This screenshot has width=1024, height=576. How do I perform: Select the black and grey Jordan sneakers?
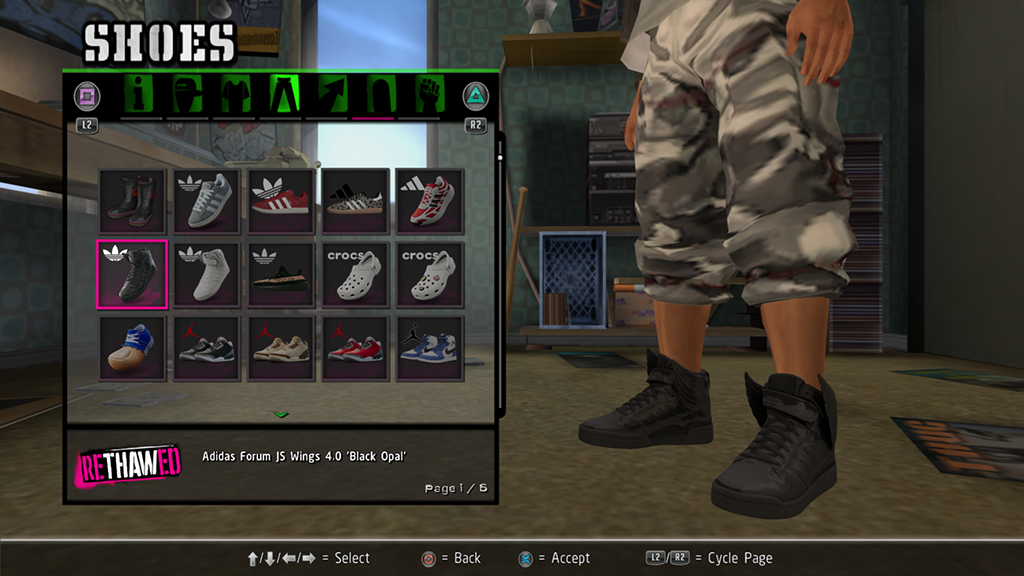pos(206,348)
